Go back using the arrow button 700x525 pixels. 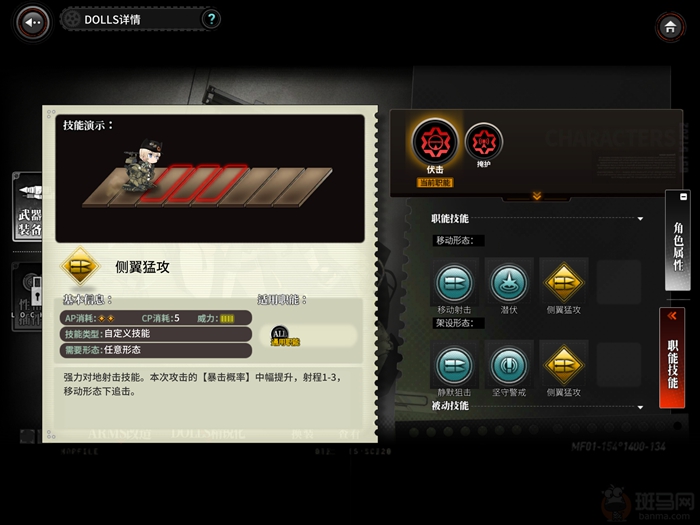click(x=33, y=21)
